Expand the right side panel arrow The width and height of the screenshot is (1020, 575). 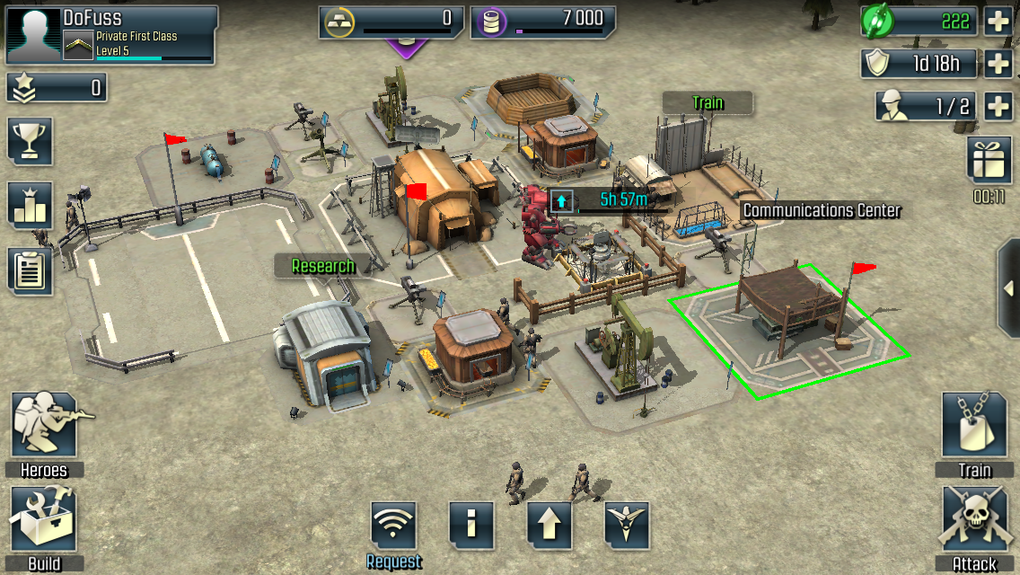[x=1008, y=289]
